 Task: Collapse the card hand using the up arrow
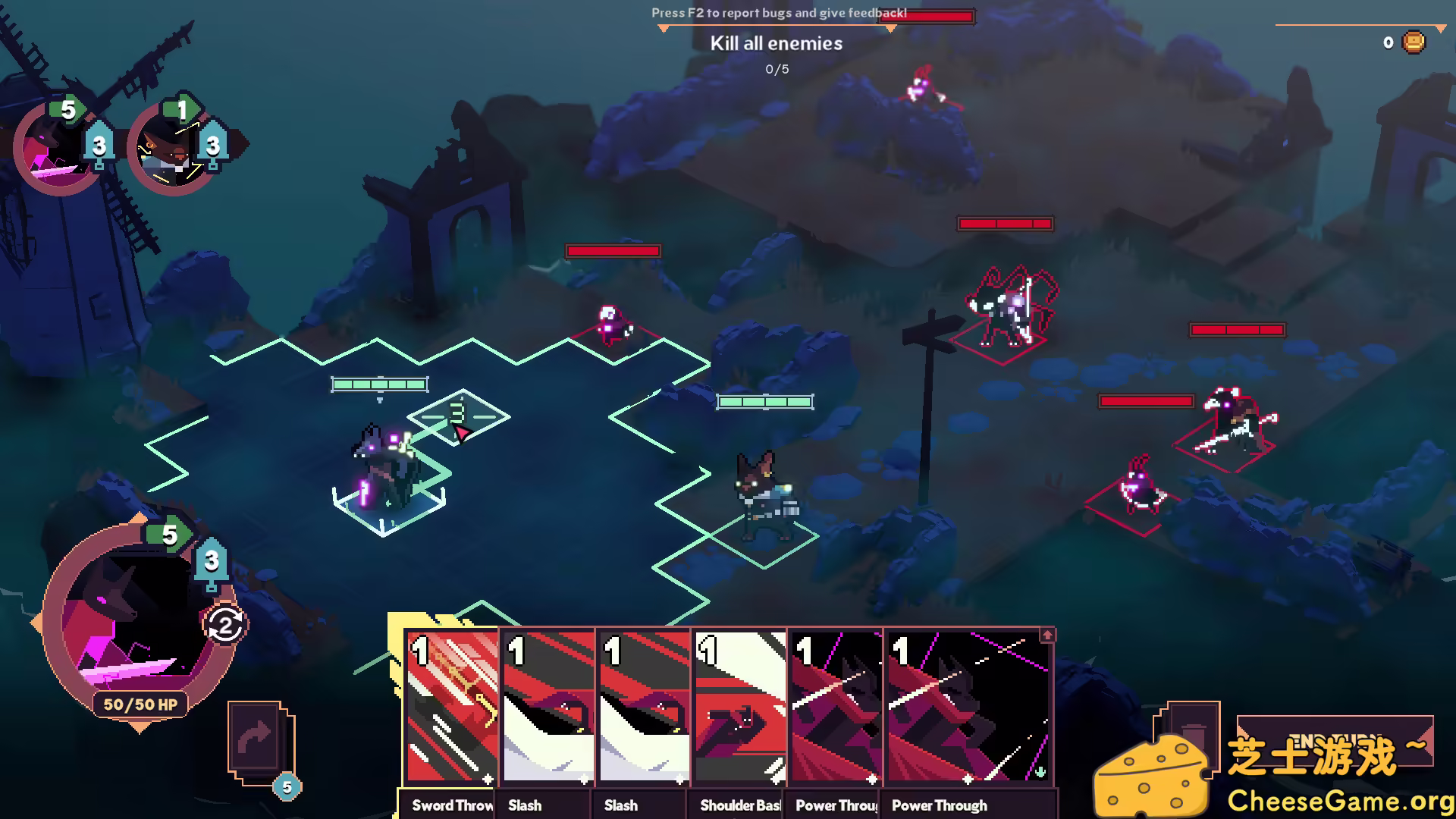tap(1047, 633)
